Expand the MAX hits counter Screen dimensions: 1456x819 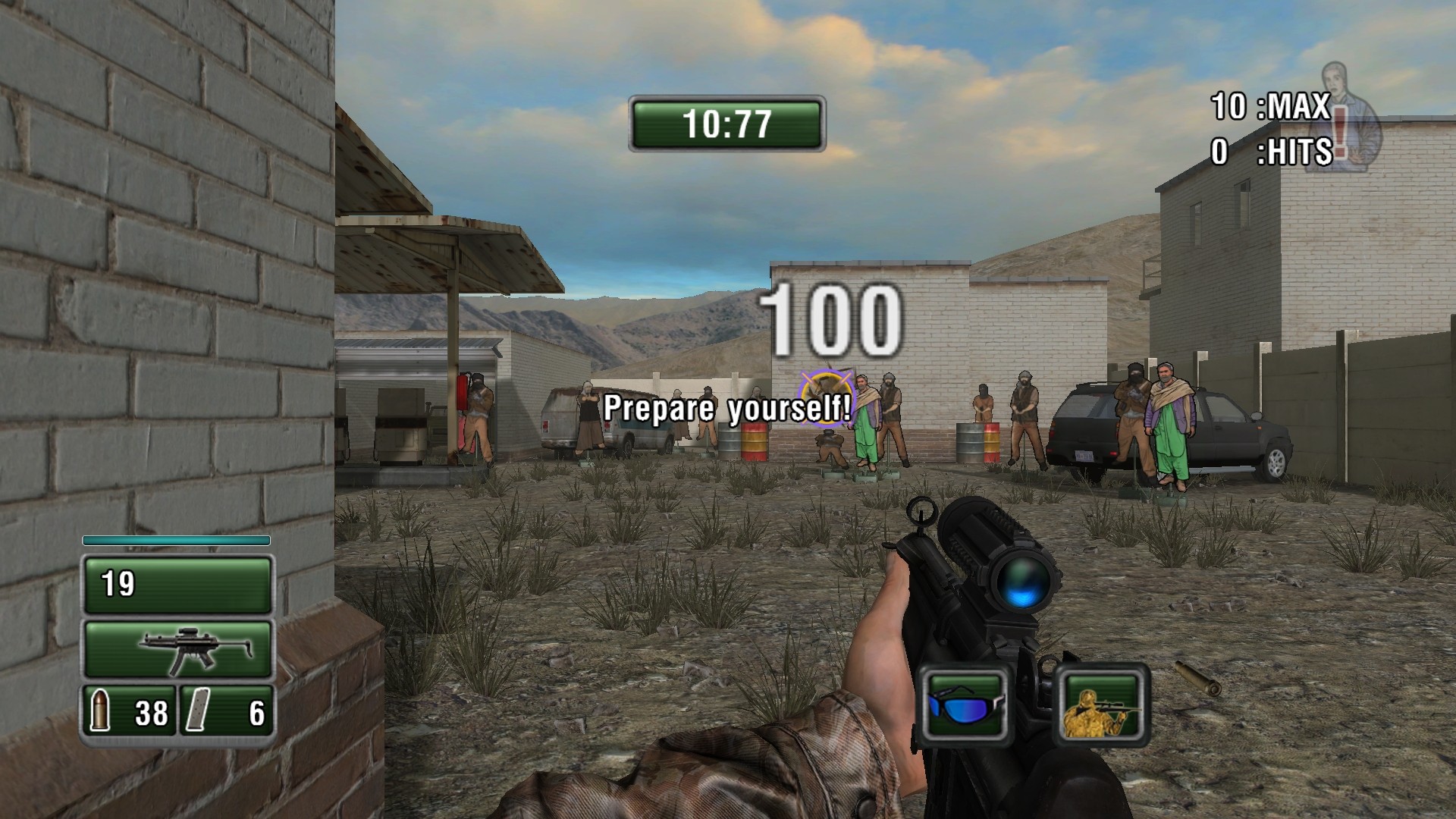[x=1271, y=103]
